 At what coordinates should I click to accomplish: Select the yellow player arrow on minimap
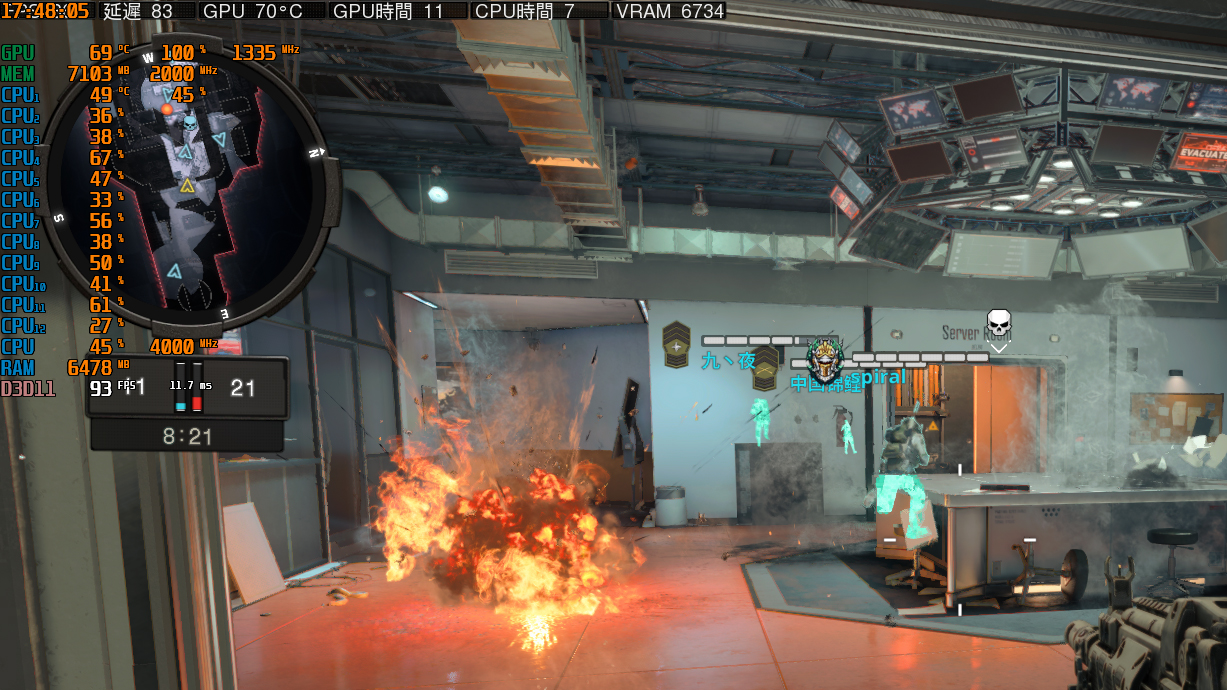tap(187, 185)
